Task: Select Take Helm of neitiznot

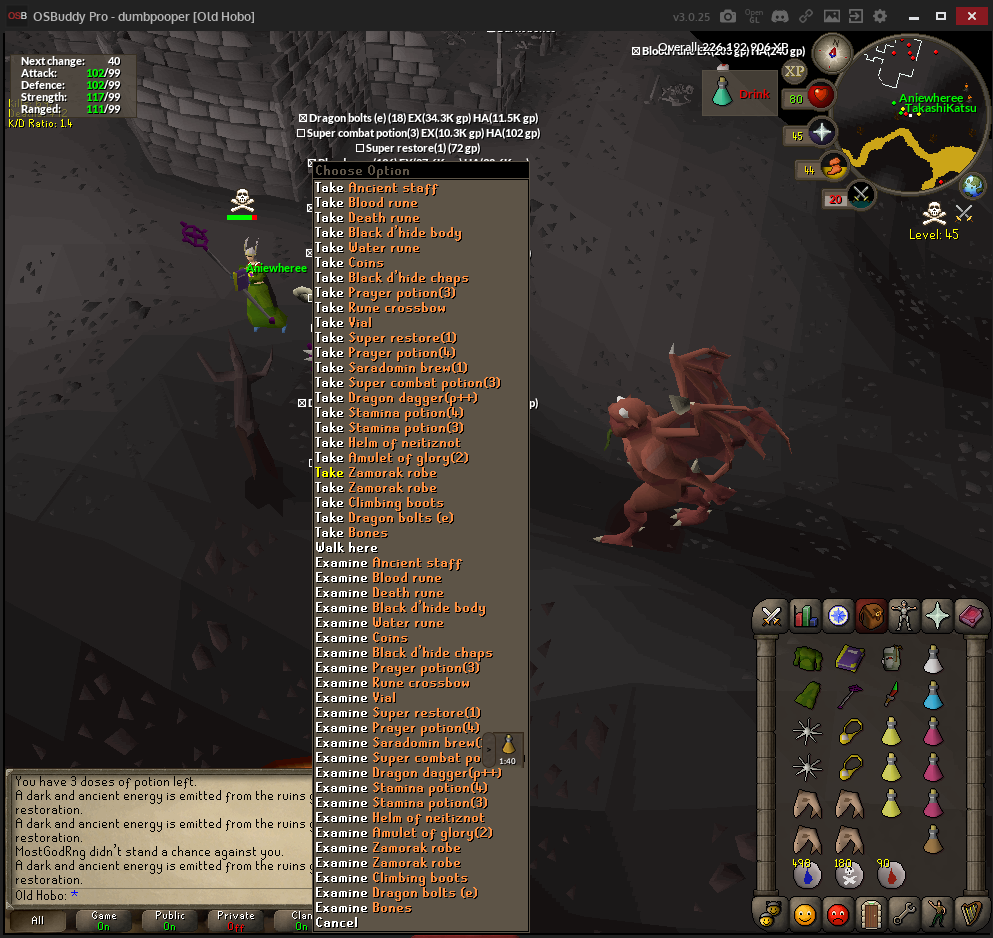Action: 388,443
